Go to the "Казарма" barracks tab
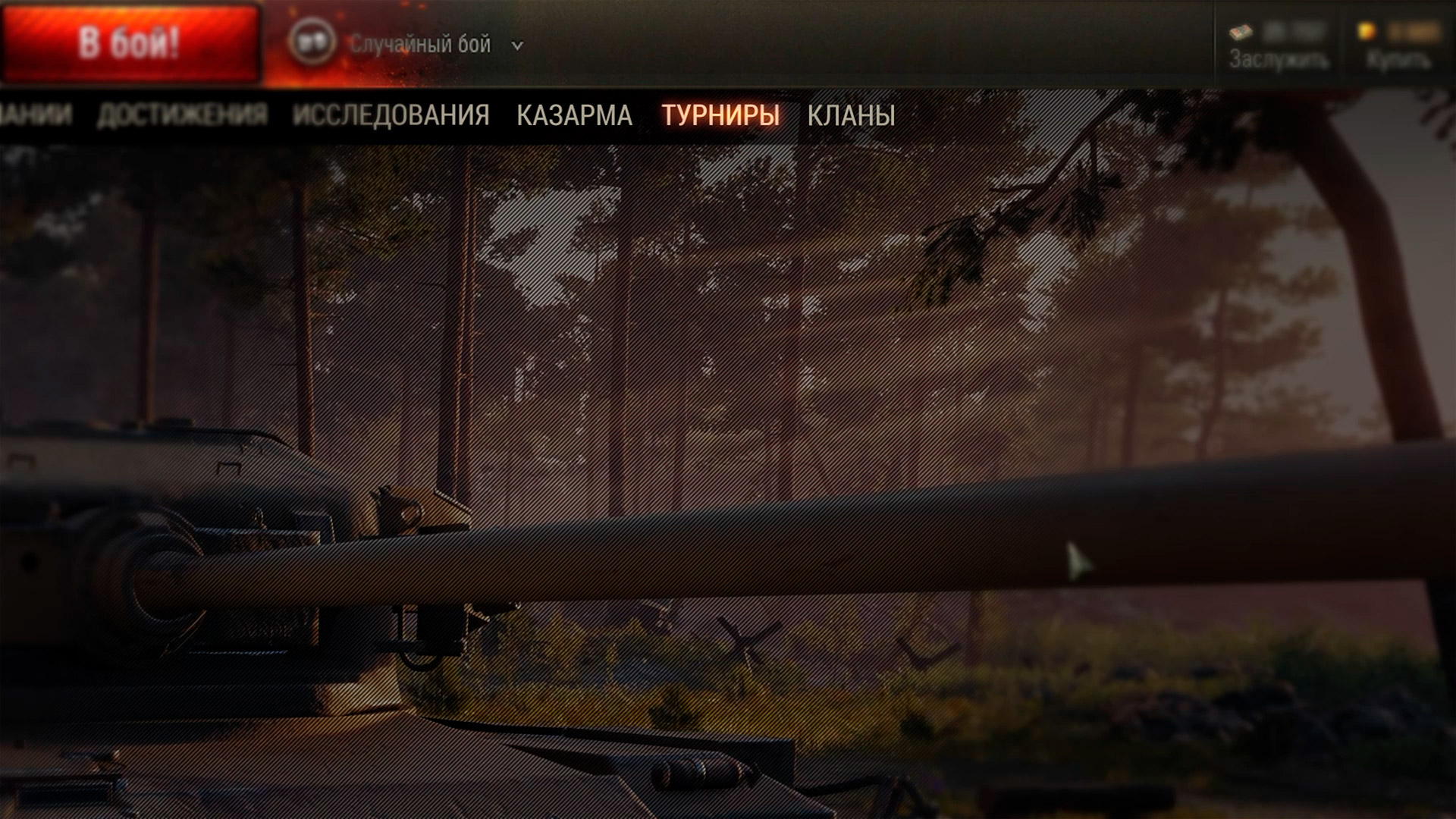Screen dimensions: 1456x819 tap(574, 115)
